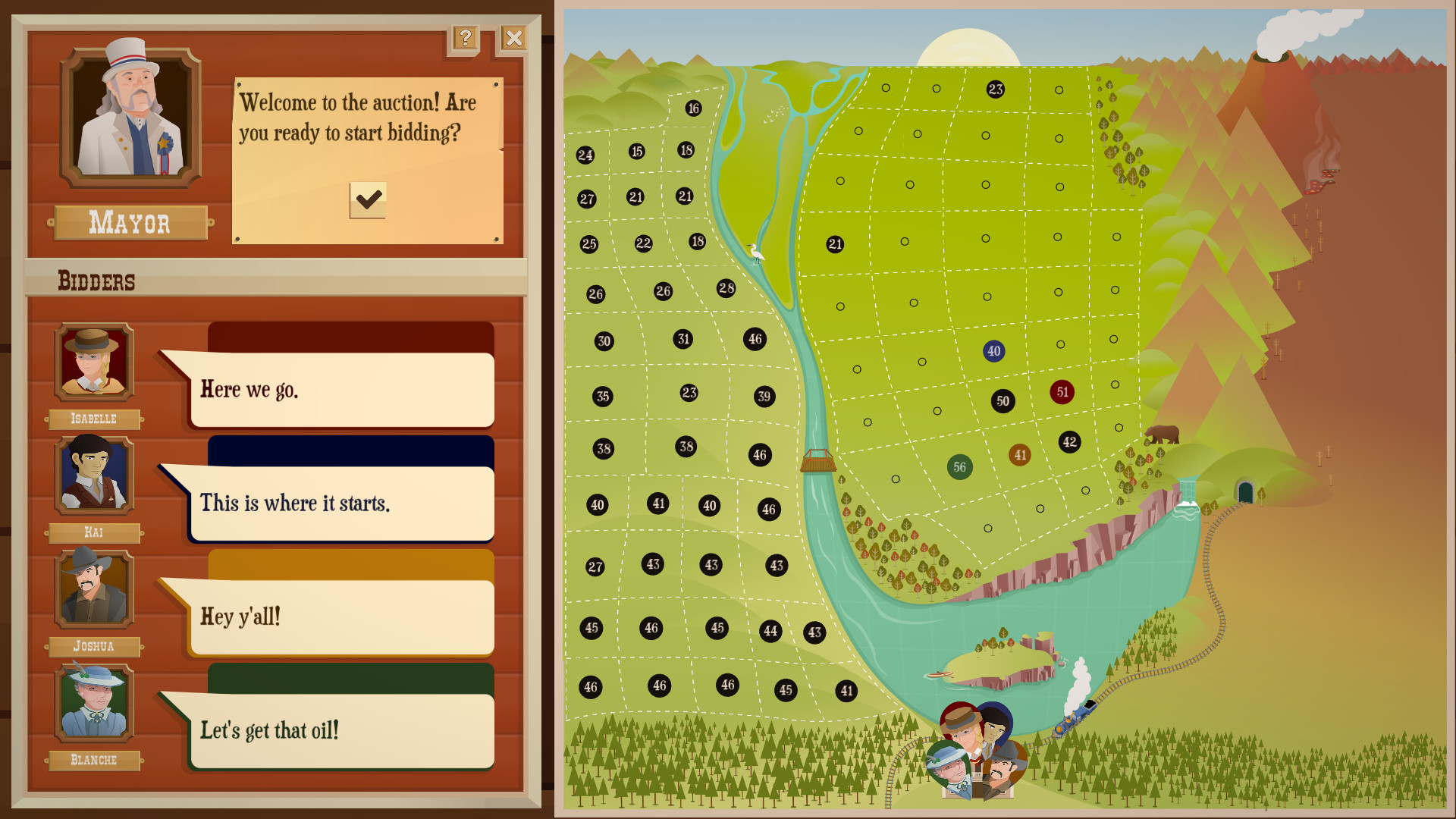Click the bear icon on the map
Screen dimensions: 1456x819
(x=1163, y=432)
